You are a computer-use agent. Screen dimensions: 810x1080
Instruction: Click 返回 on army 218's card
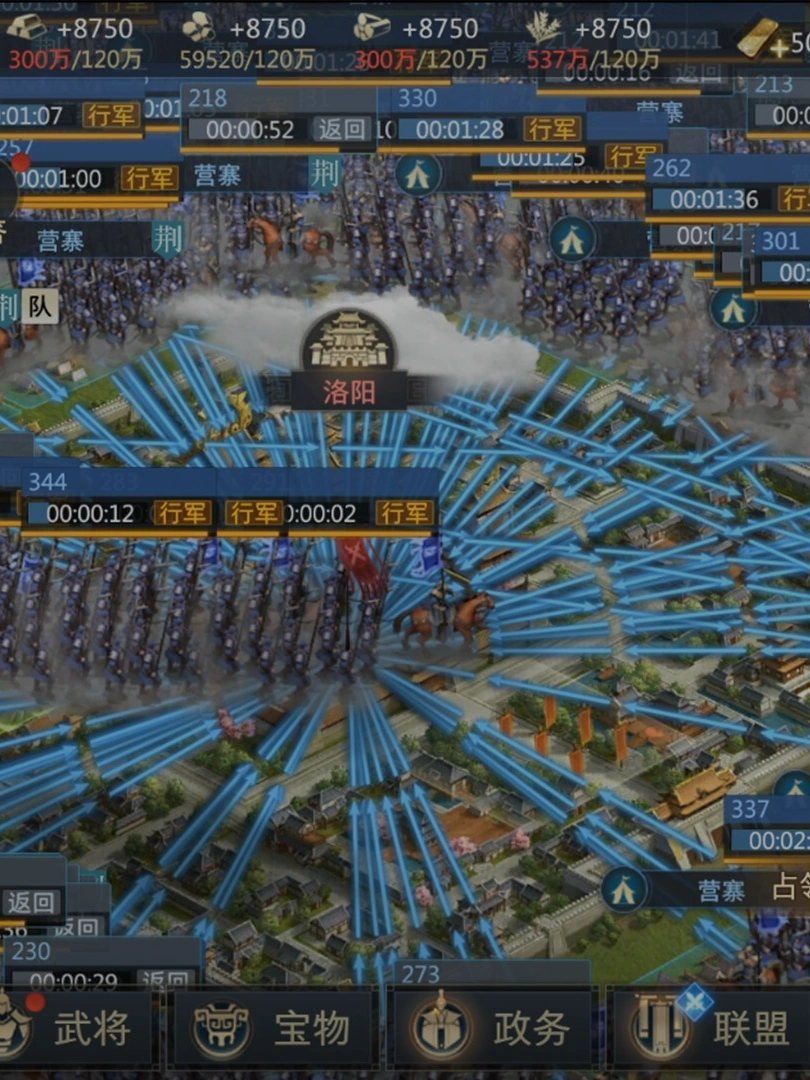[x=342, y=129]
